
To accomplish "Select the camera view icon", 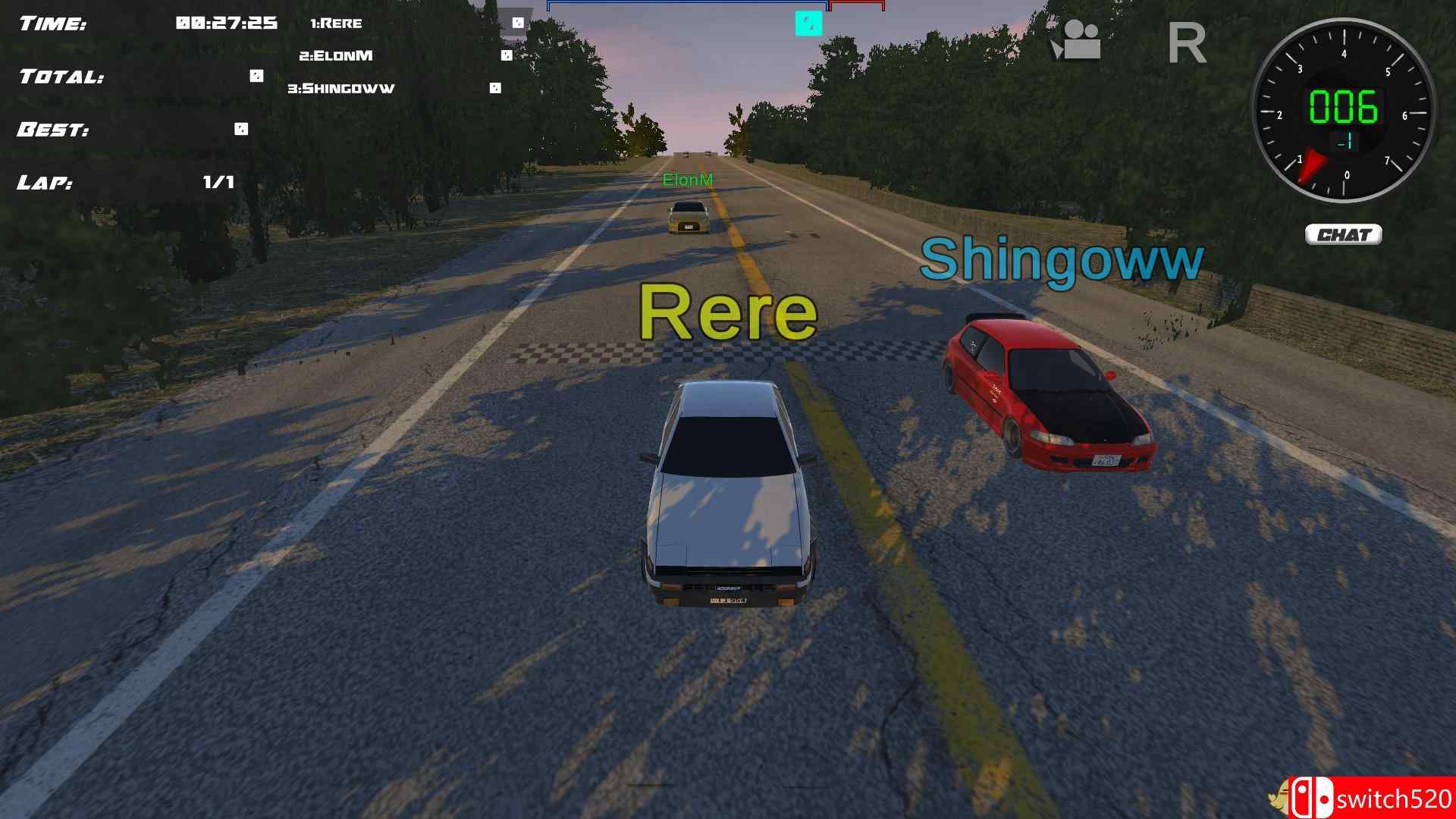I will coord(1079,42).
